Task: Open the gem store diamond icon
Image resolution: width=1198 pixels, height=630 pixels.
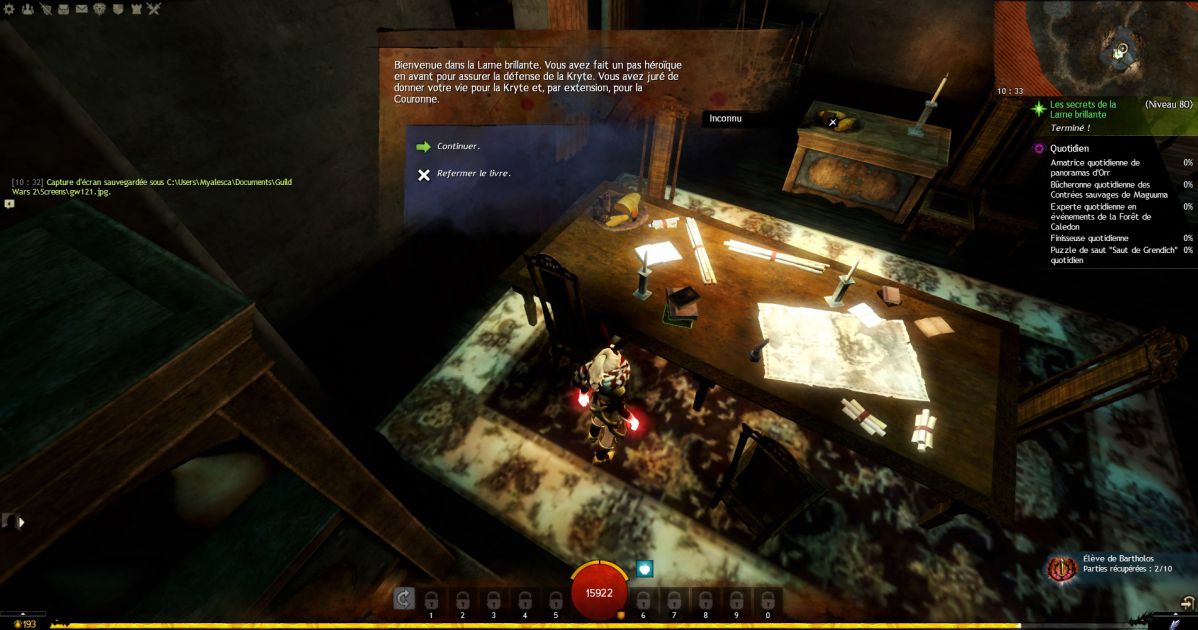Action: click(99, 9)
